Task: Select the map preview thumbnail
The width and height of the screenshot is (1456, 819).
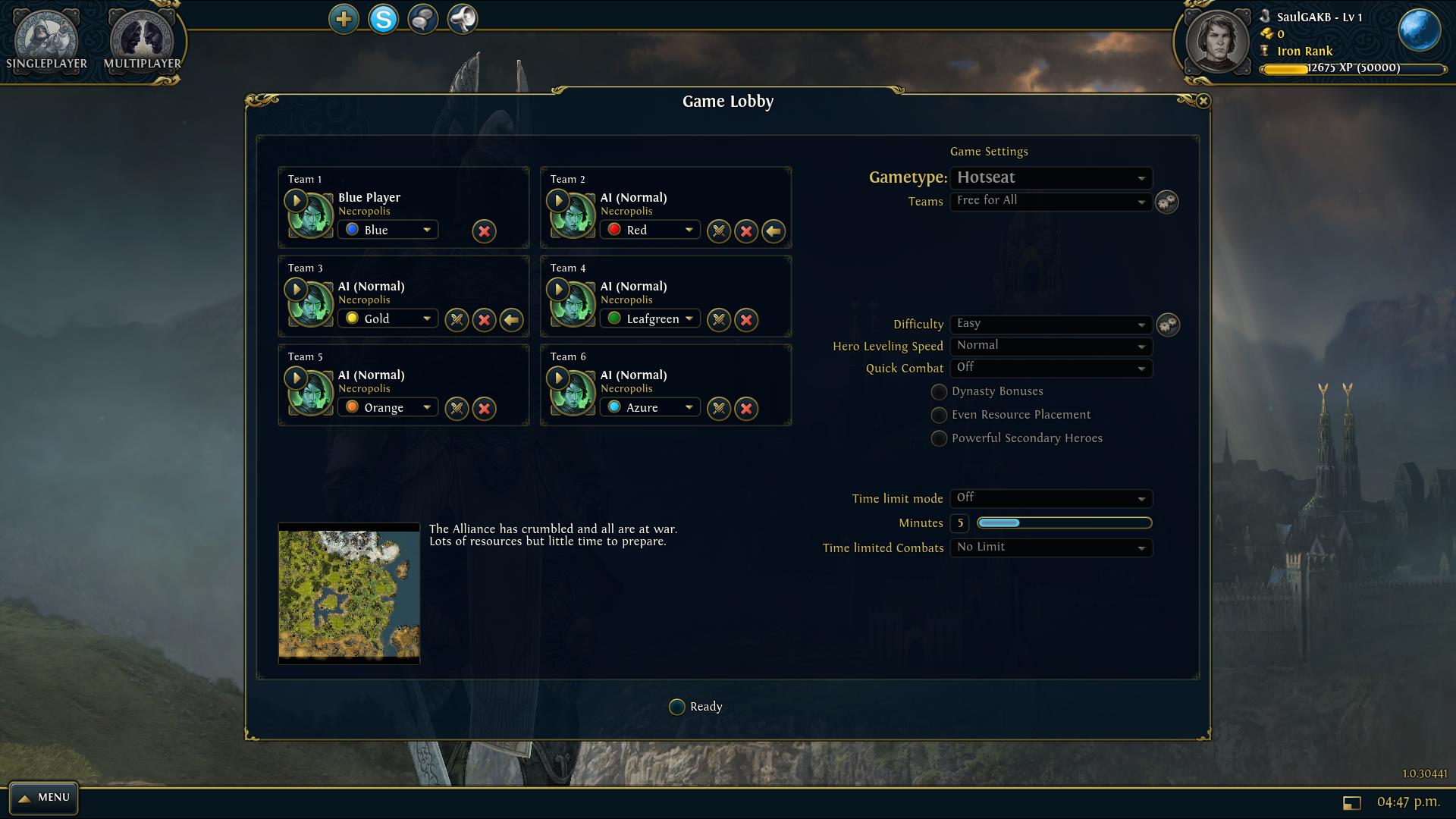Action: pos(349,593)
